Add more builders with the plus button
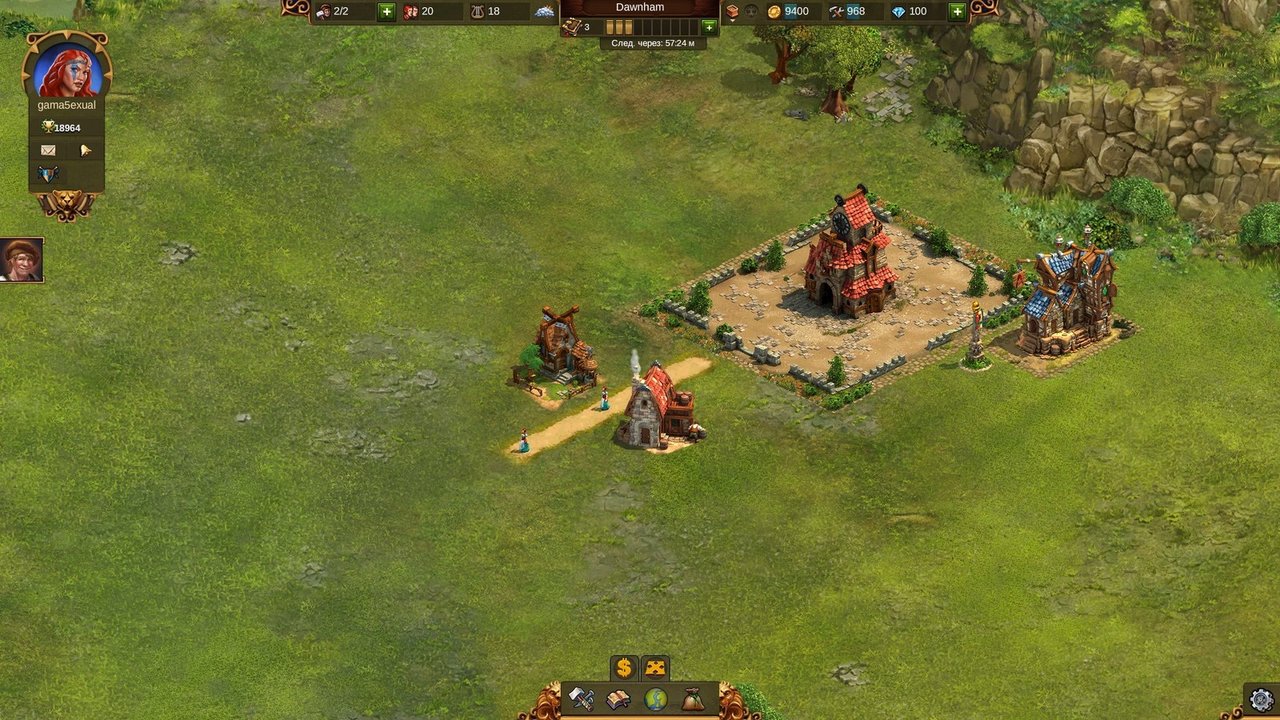Screen dimensions: 1280x720 coord(387,12)
